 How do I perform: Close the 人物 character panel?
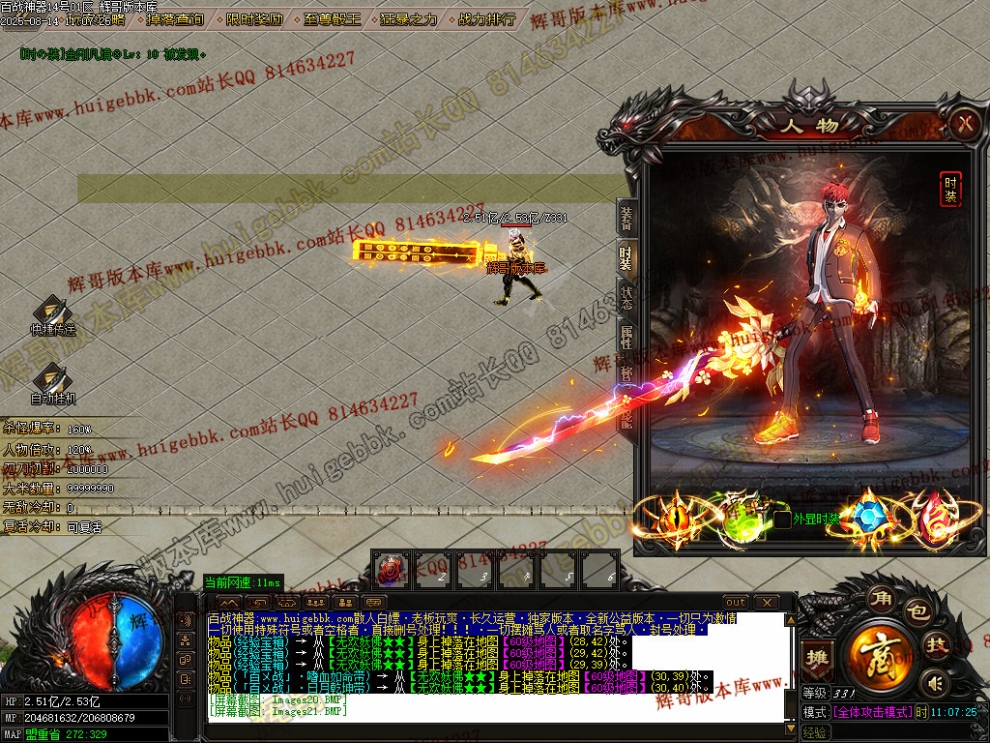click(x=964, y=123)
